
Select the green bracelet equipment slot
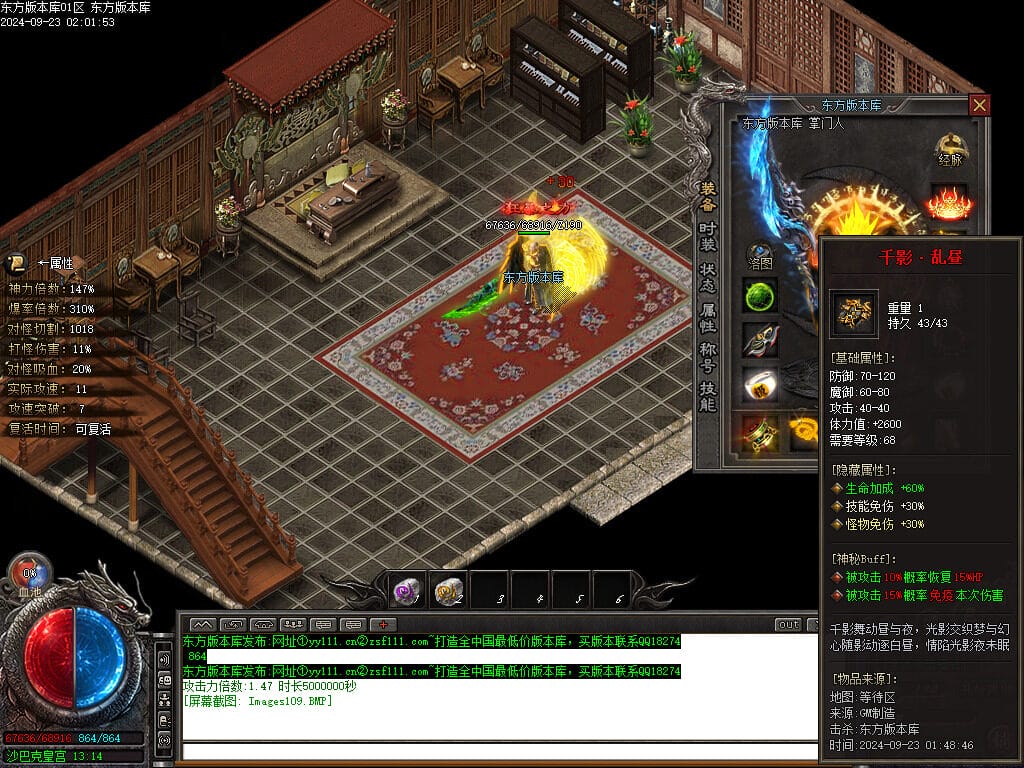(760, 431)
